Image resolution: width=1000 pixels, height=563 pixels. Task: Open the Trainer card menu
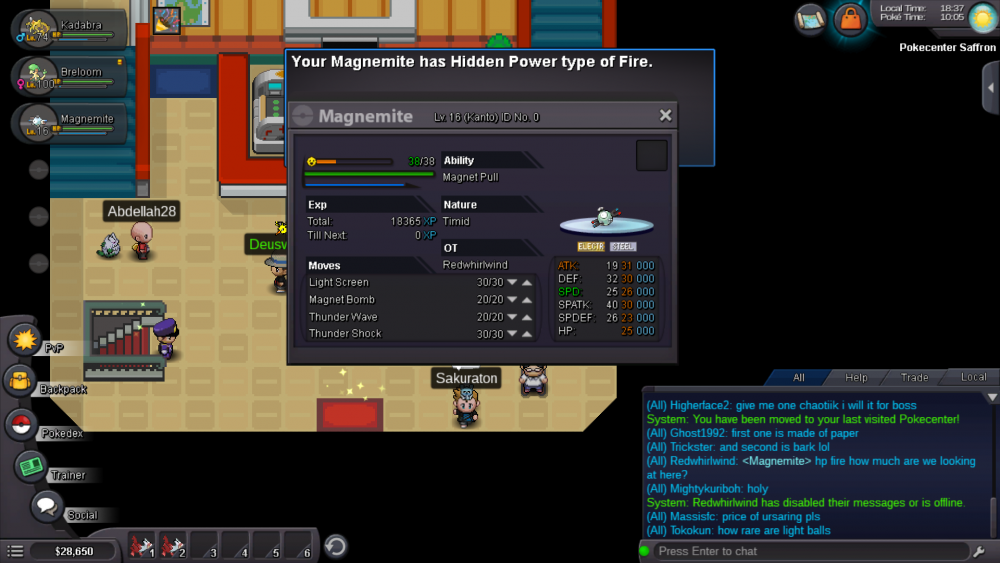[x=31, y=466]
